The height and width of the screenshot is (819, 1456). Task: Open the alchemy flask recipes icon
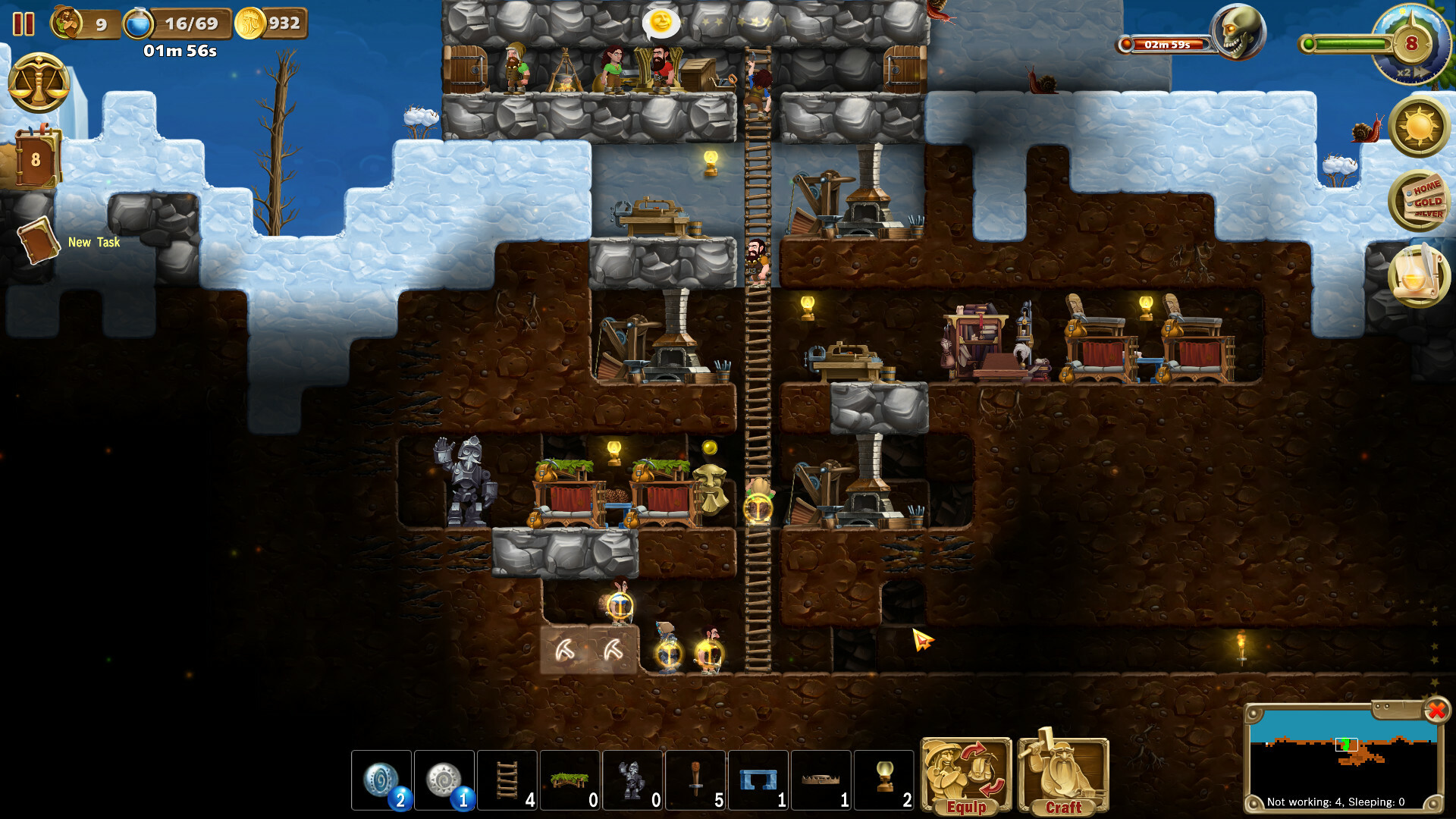tap(1418, 275)
